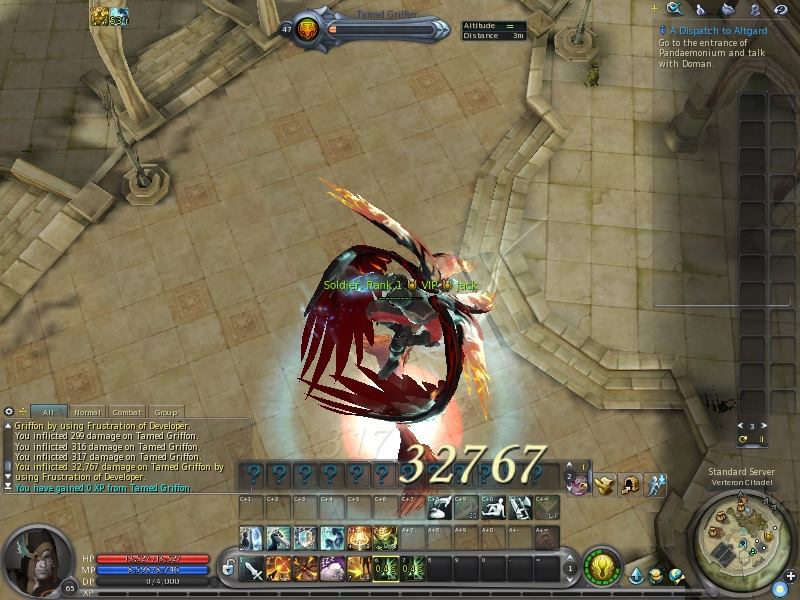Open the Verteron Citadel minimap

742,536
